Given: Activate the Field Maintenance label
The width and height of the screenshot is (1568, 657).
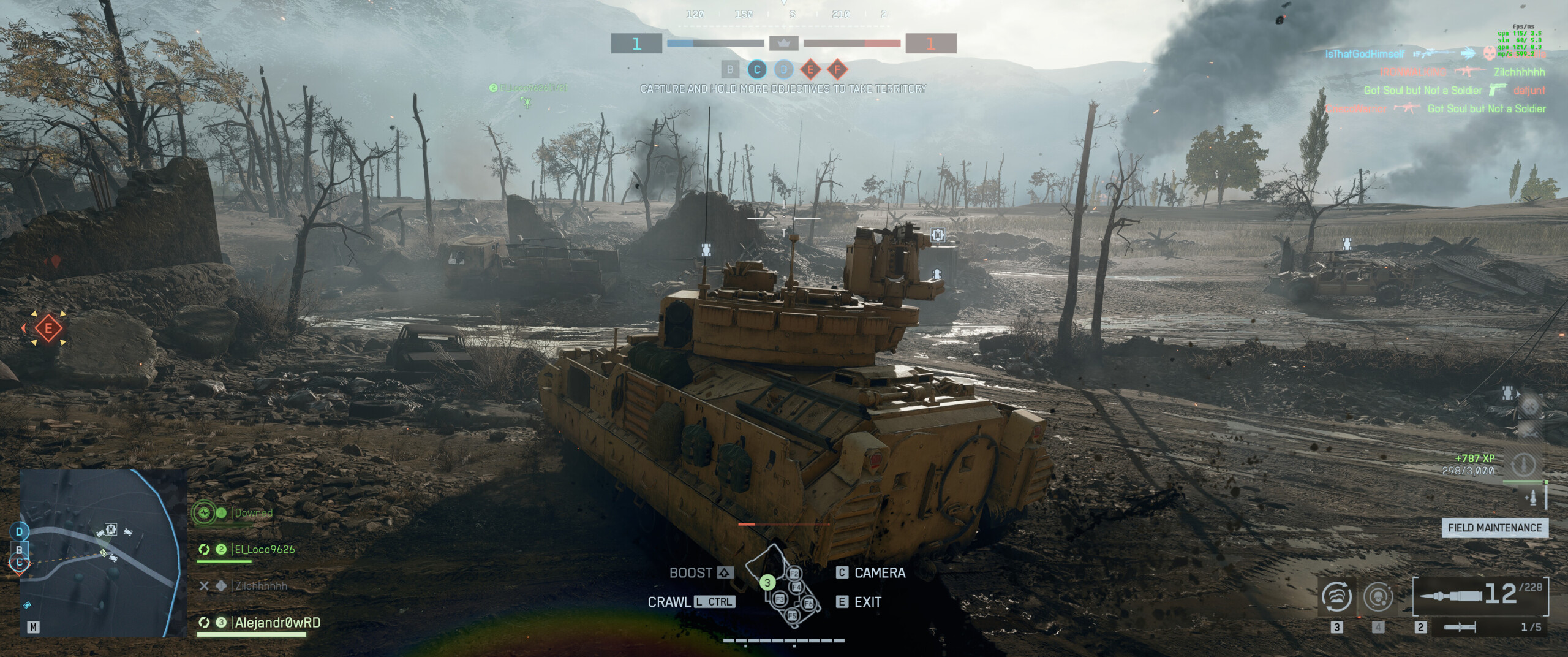Looking at the screenshot, I should pyautogui.click(x=1494, y=528).
